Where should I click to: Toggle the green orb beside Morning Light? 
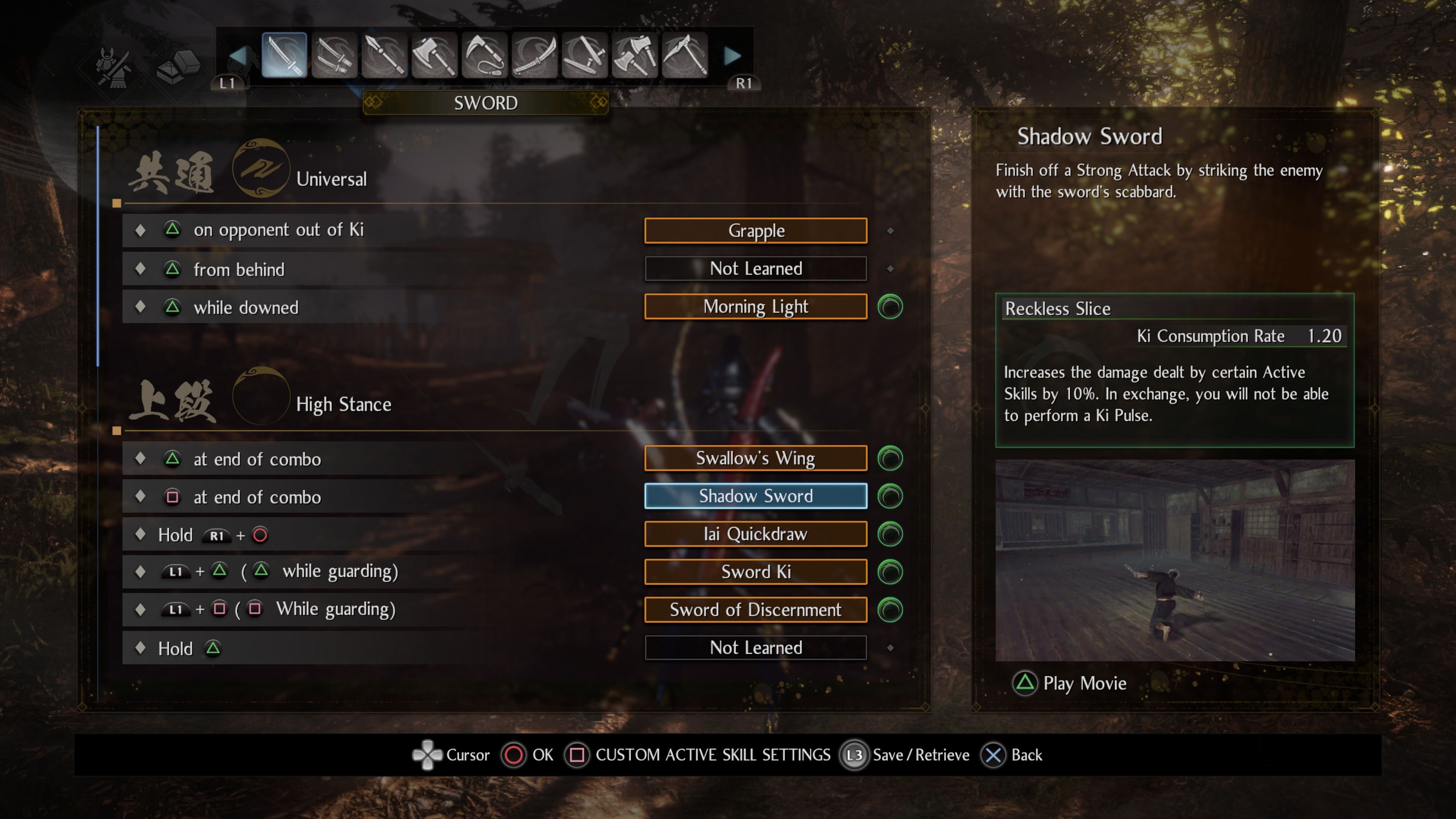(x=890, y=306)
